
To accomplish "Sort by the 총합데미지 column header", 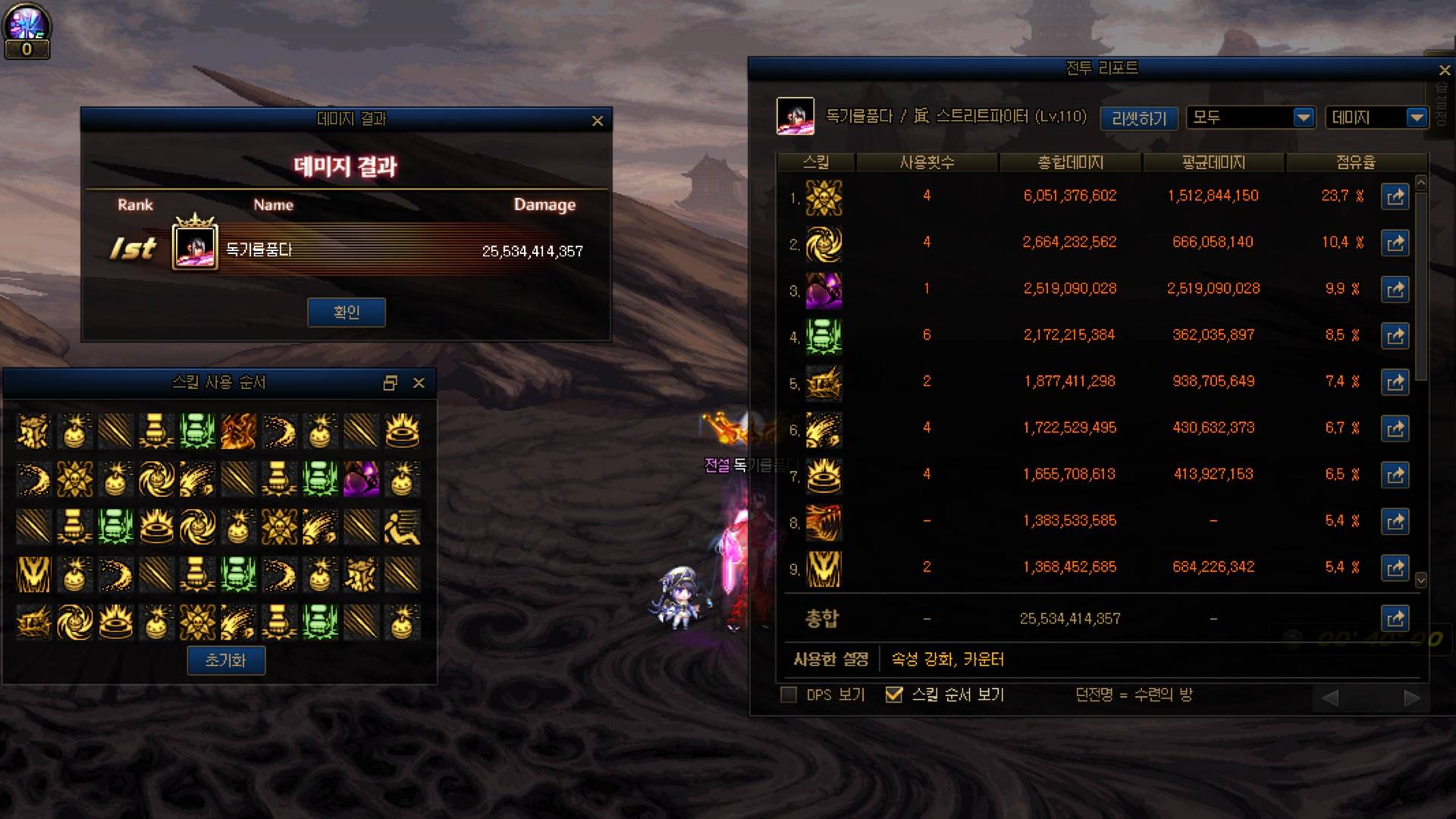I will click(x=1070, y=162).
